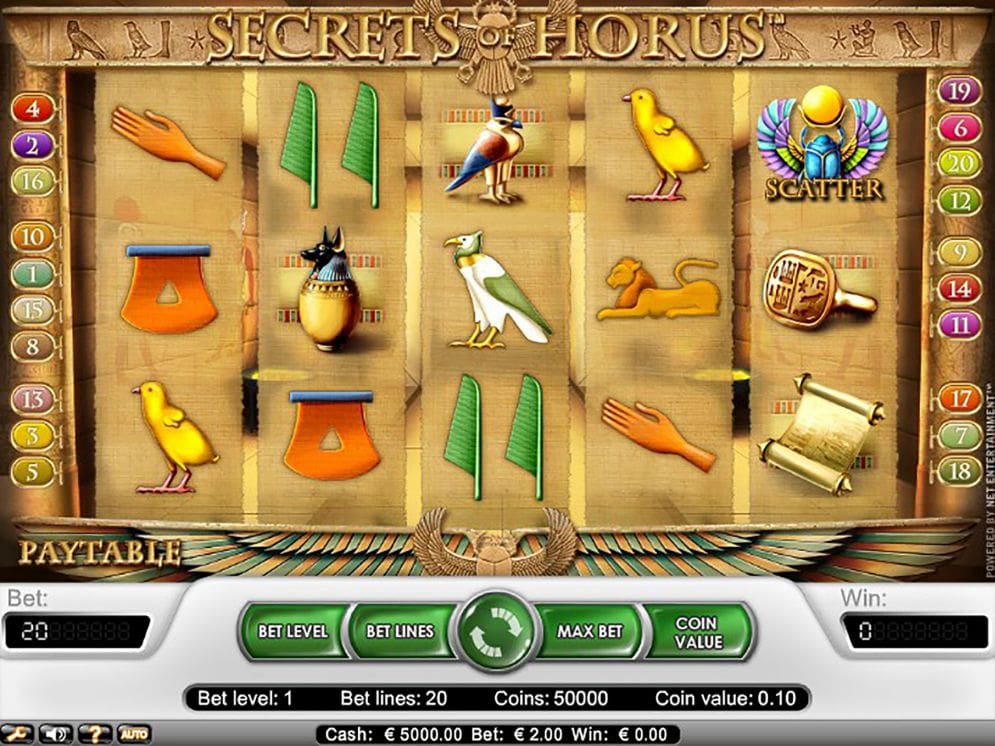
Task: Spin the reels with the round green button
Action: pyautogui.click(x=496, y=631)
